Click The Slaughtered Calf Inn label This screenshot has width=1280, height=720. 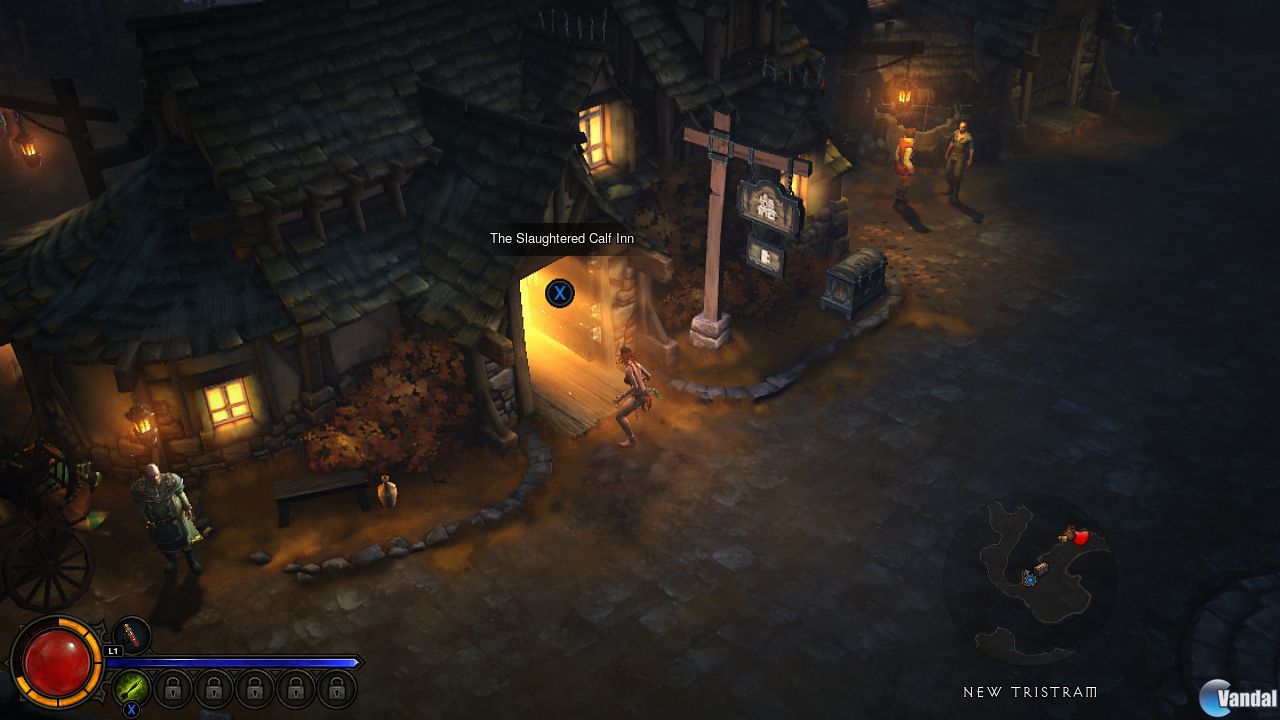561,239
